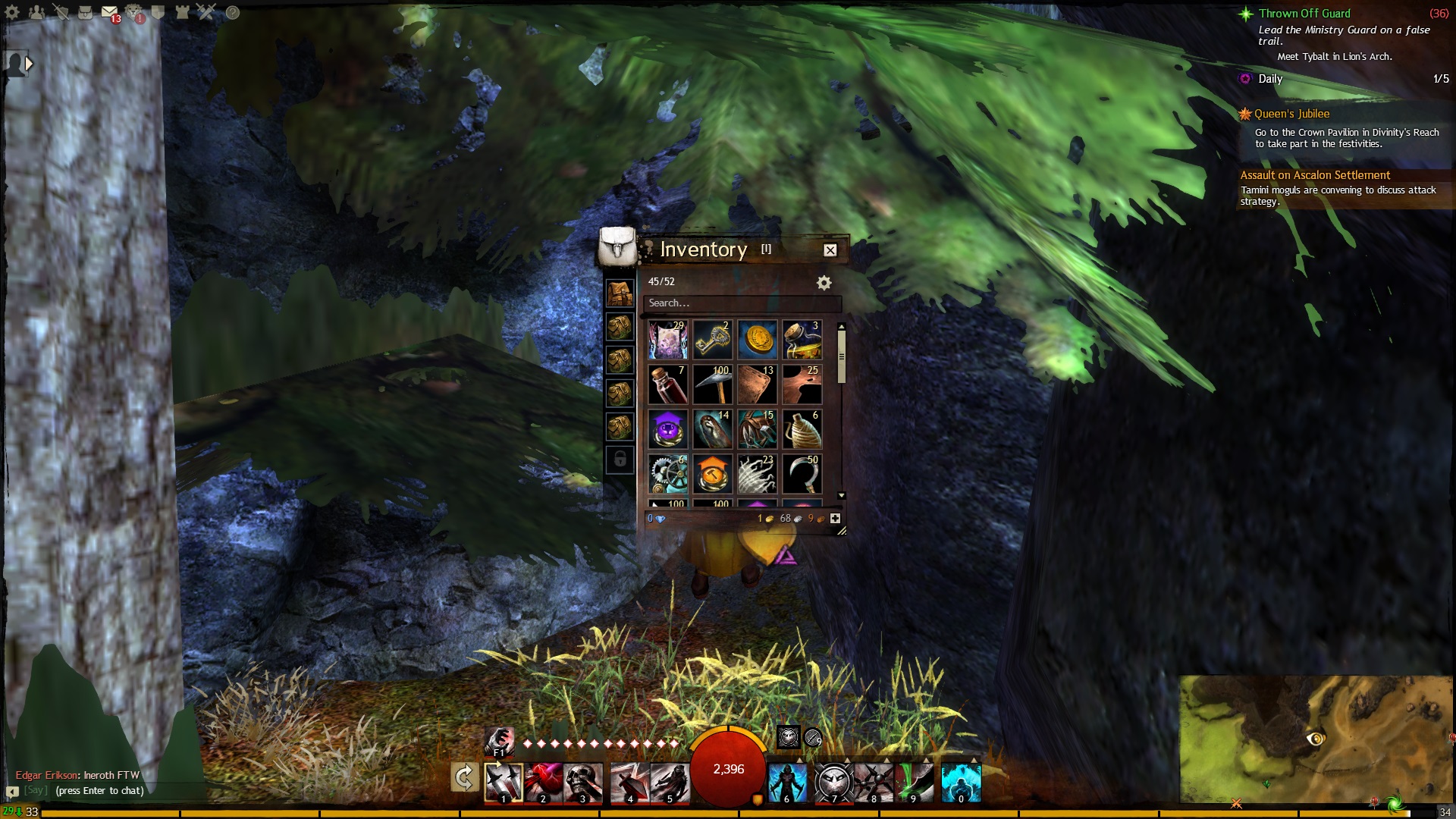Click the minimap
Image resolution: width=1456 pixels, height=819 pixels.
pyautogui.click(x=1315, y=739)
